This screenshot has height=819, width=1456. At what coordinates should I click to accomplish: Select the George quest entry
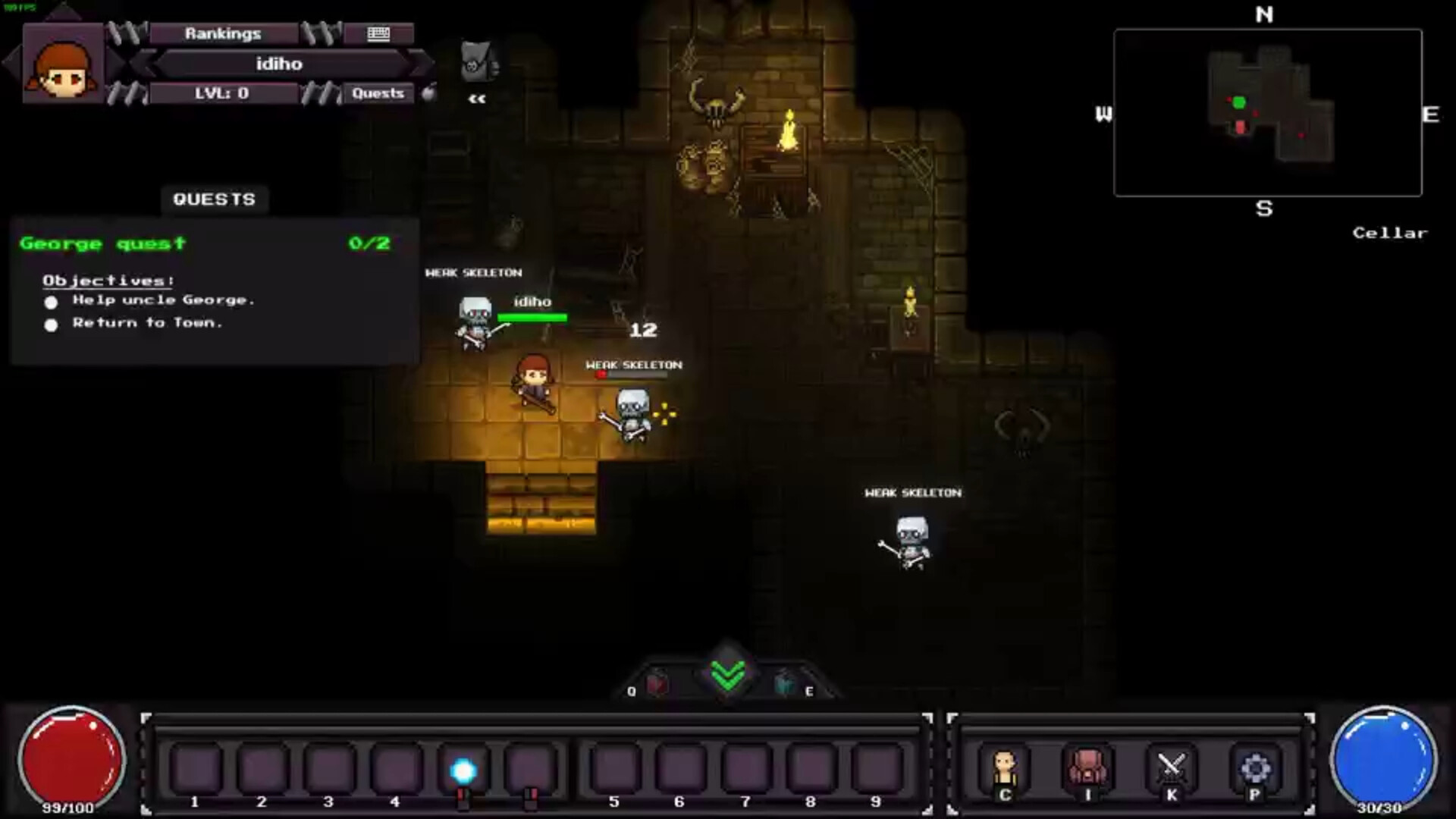click(102, 243)
